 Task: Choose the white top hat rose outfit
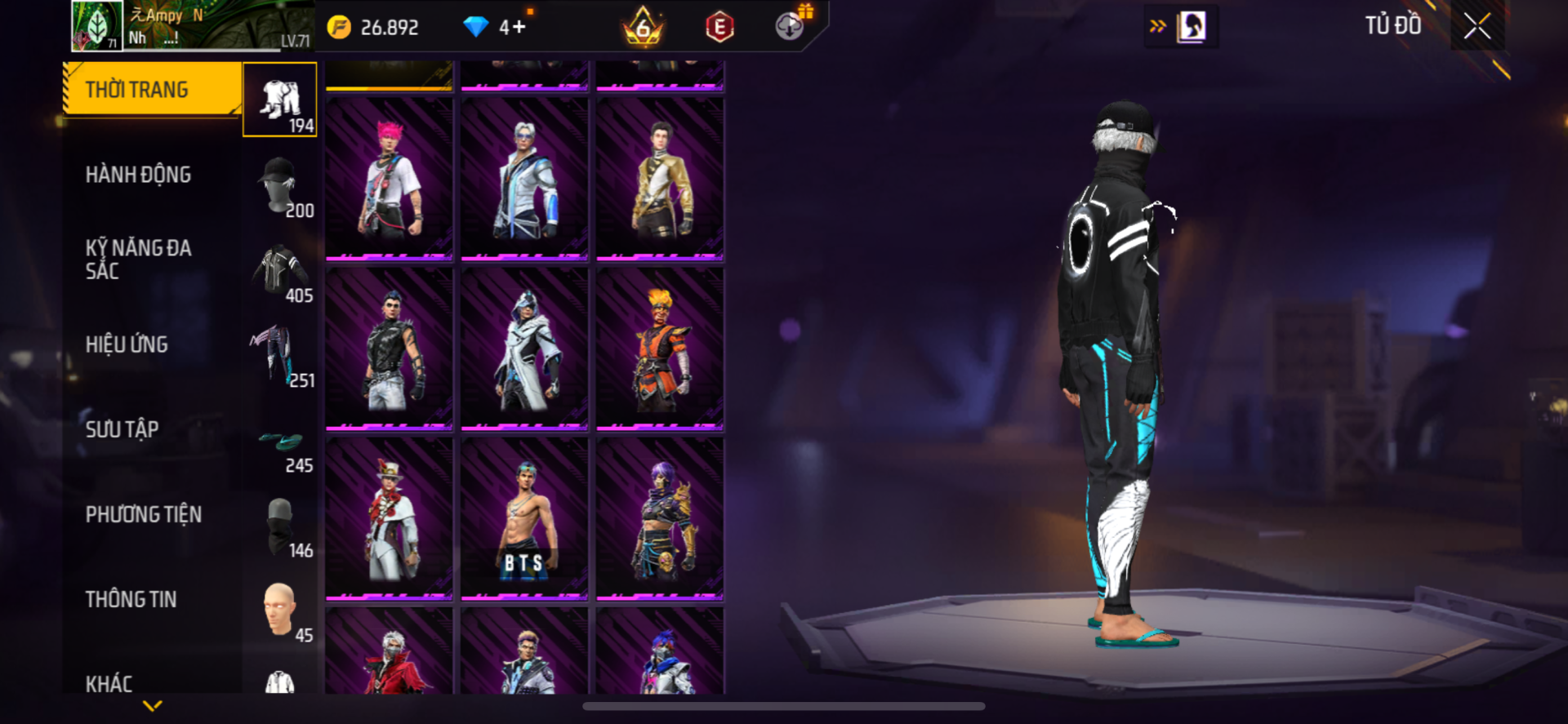point(390,517)
